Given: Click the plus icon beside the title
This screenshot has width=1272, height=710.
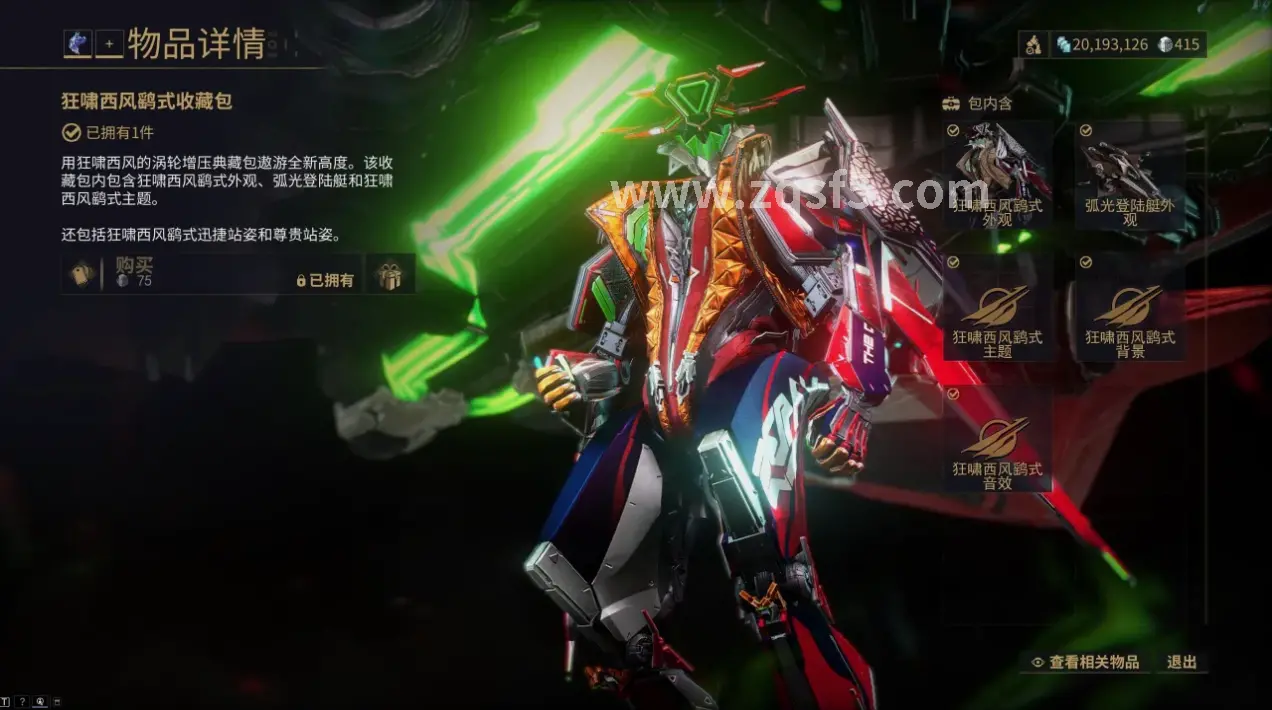Looking at the screenshot, I should coord(109,44).
